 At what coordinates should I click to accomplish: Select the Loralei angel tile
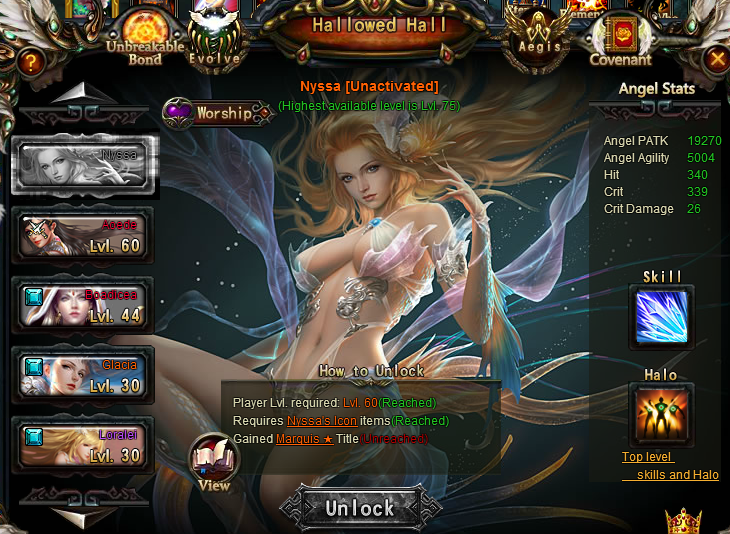[x=83, y=445]
